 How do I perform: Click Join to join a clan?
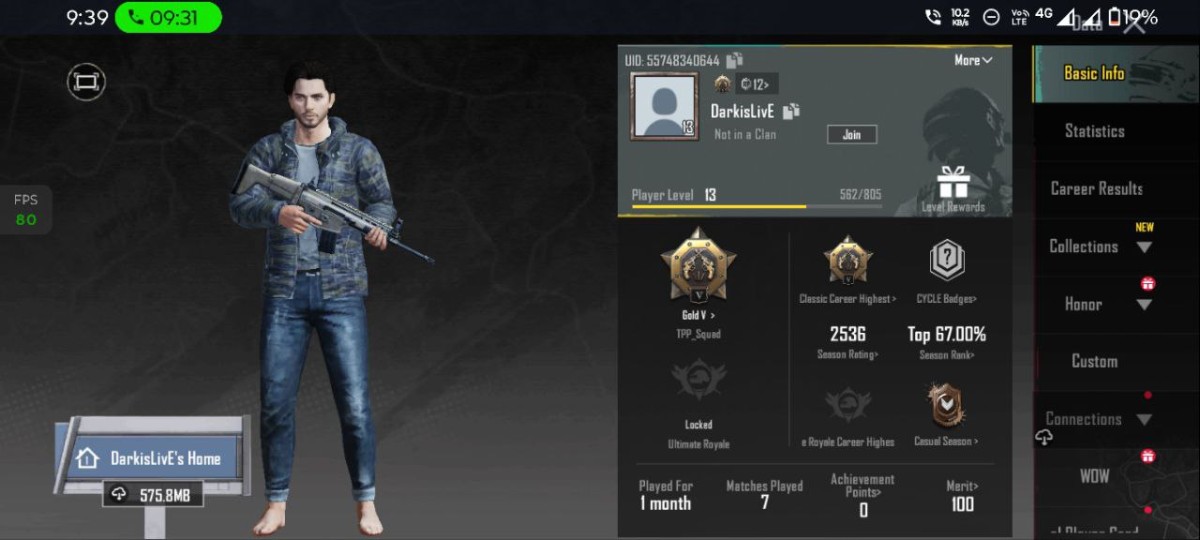point(852,134)
